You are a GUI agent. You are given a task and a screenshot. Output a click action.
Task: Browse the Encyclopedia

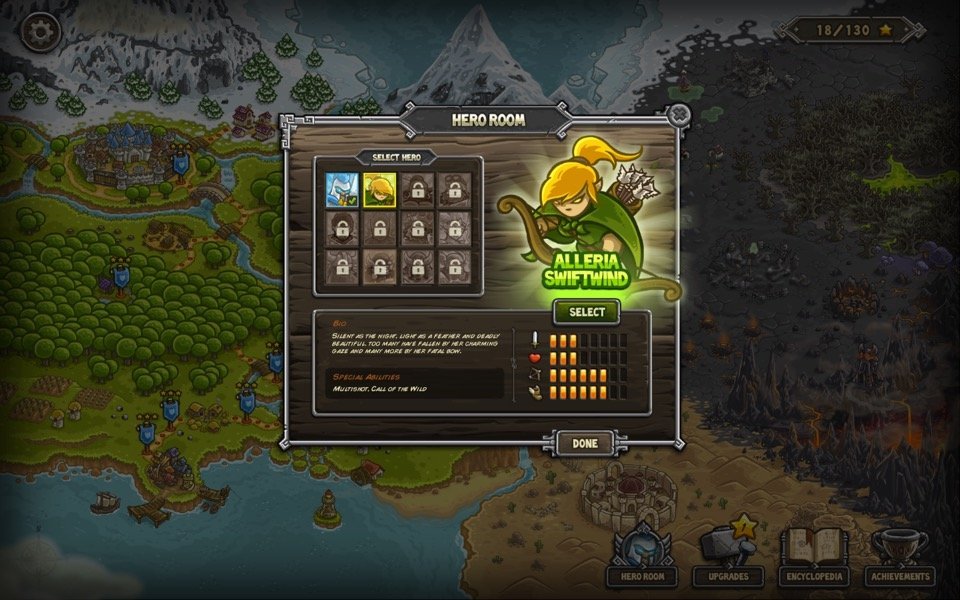click(814, 557)
